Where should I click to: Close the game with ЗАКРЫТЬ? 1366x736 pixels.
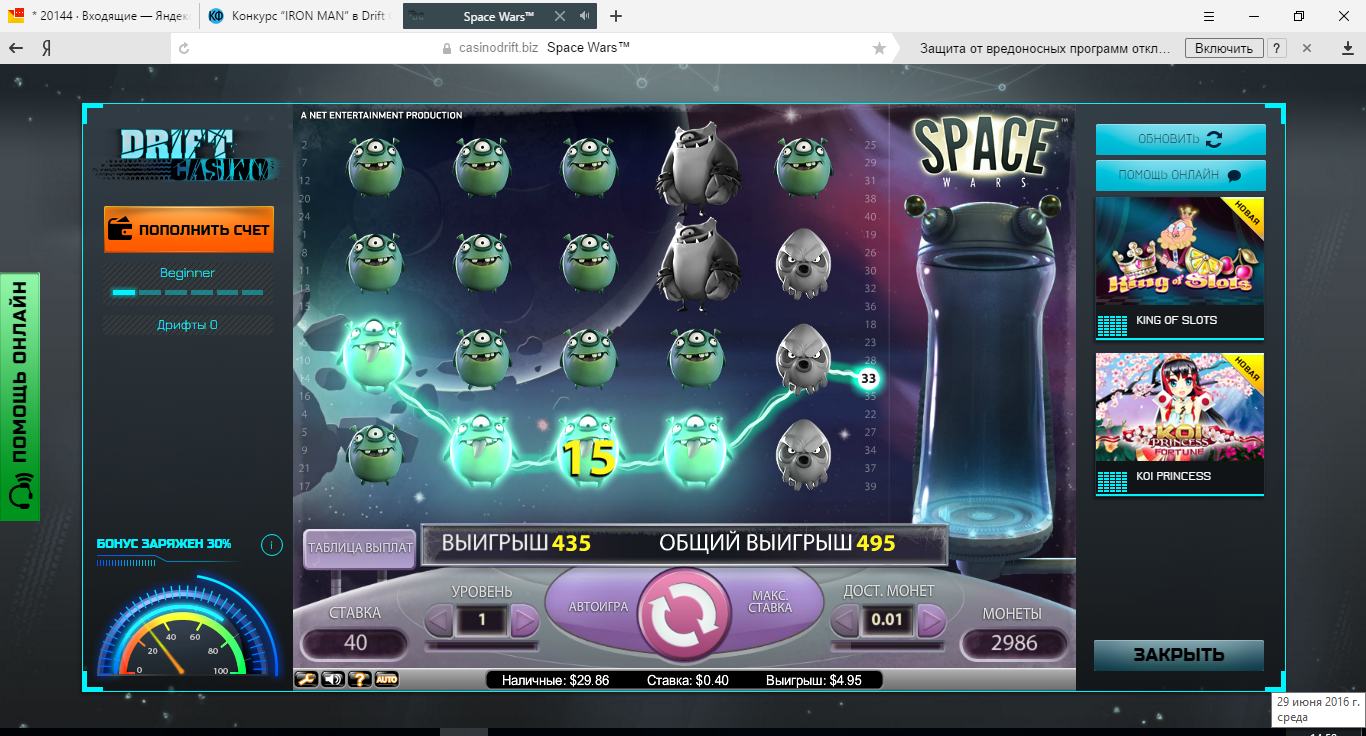(x=1179, y=655)
